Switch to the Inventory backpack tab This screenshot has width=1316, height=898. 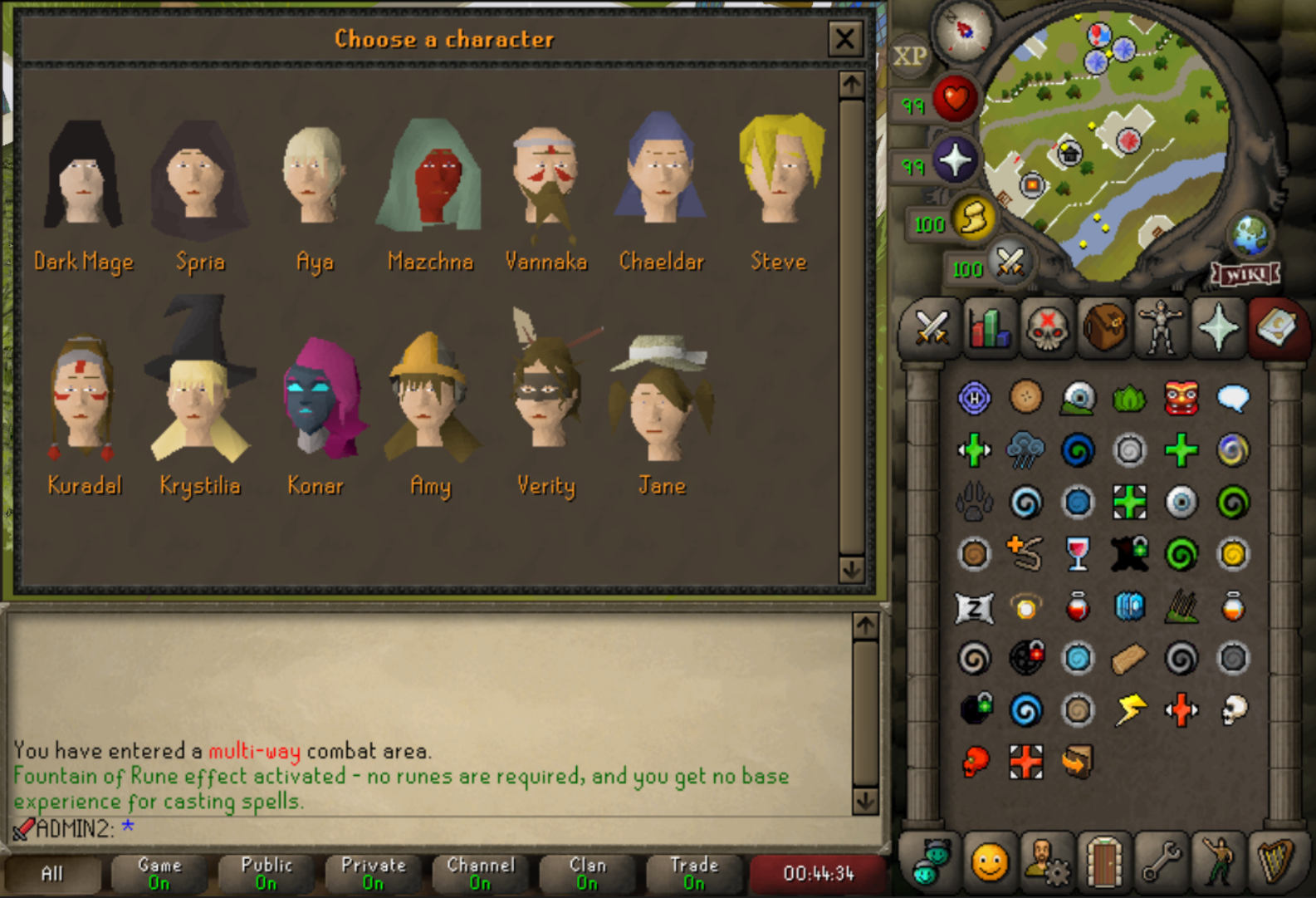[1103, 327]
